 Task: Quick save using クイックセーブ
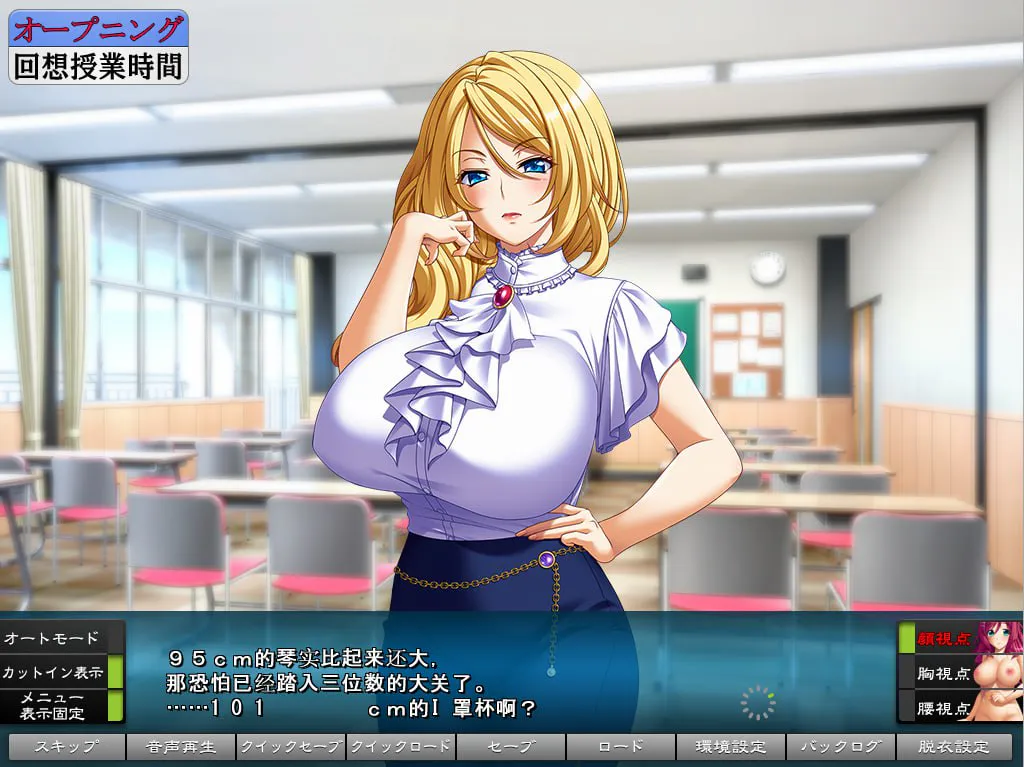(291, 747)
